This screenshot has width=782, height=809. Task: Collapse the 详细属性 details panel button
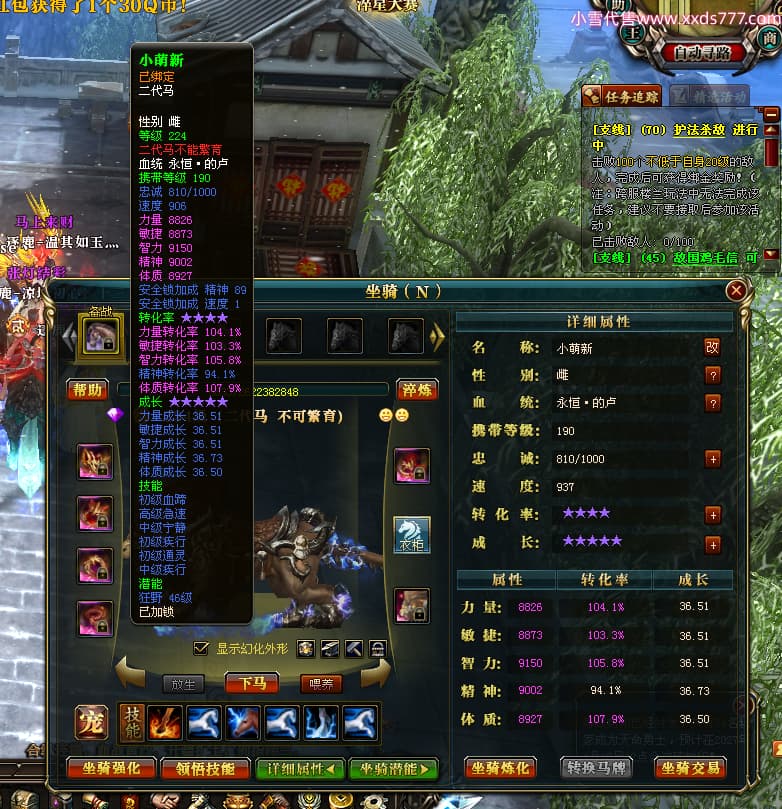299,768
